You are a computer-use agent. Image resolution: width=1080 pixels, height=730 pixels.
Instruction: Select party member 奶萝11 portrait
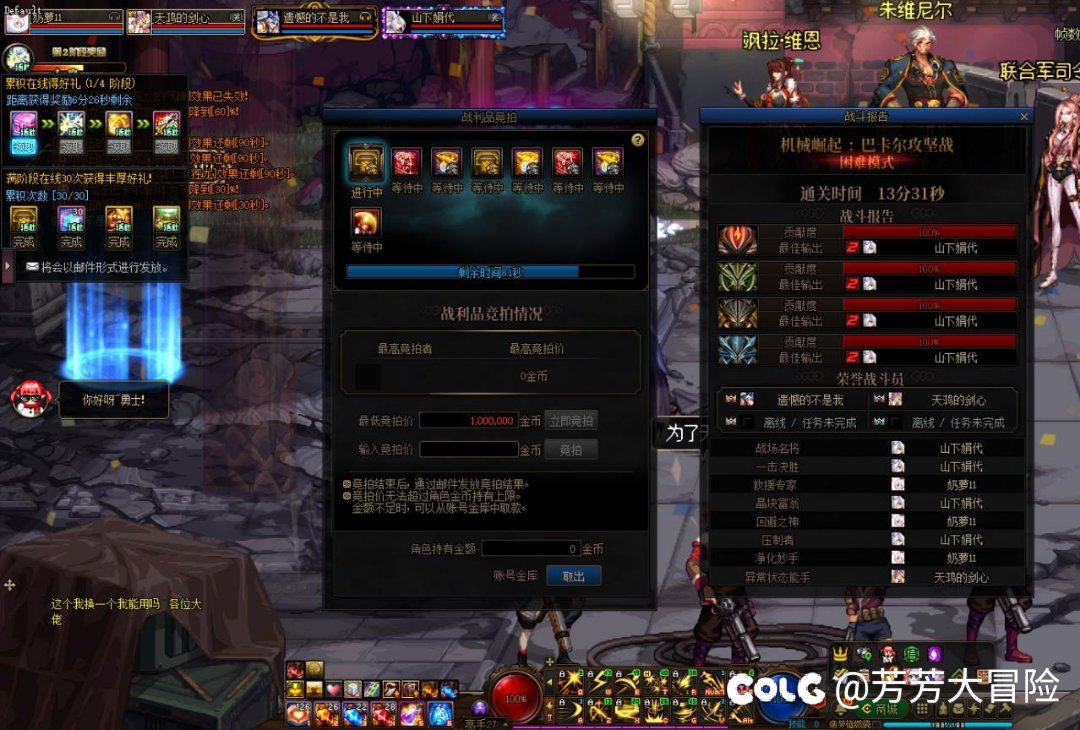tap(16, 22)
